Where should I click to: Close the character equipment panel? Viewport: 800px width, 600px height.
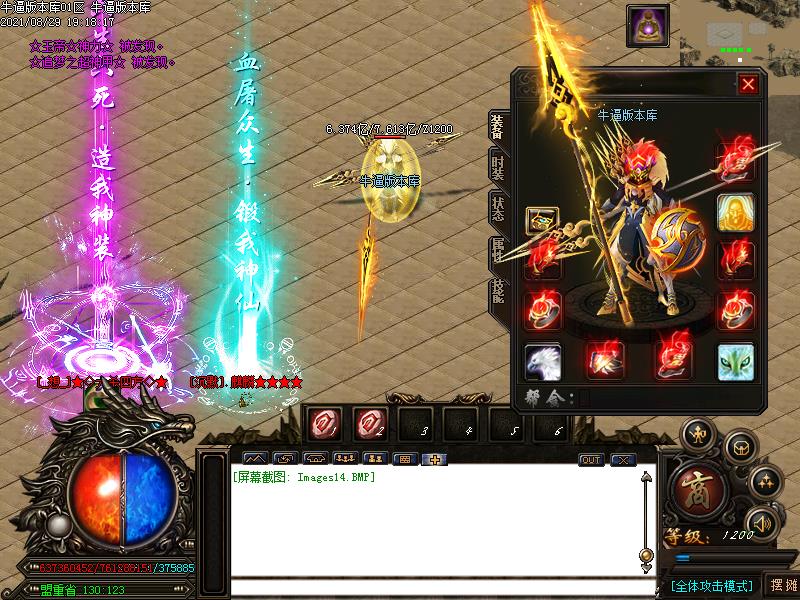tap(747, 85)
